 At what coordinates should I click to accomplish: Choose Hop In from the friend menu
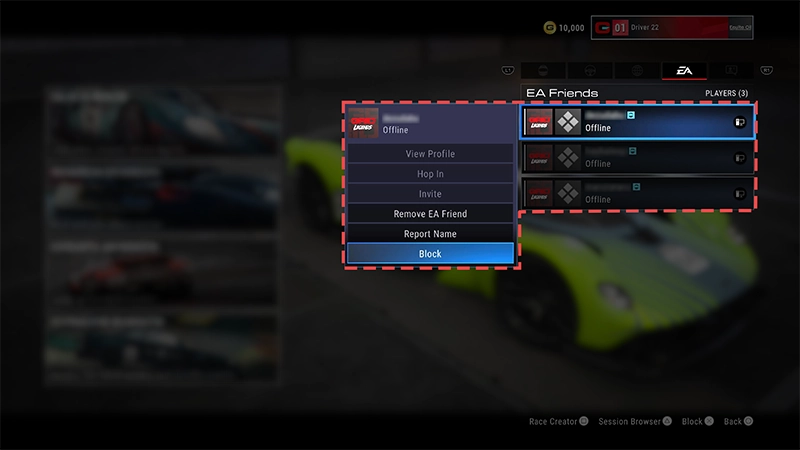click(x=430, y=174)
